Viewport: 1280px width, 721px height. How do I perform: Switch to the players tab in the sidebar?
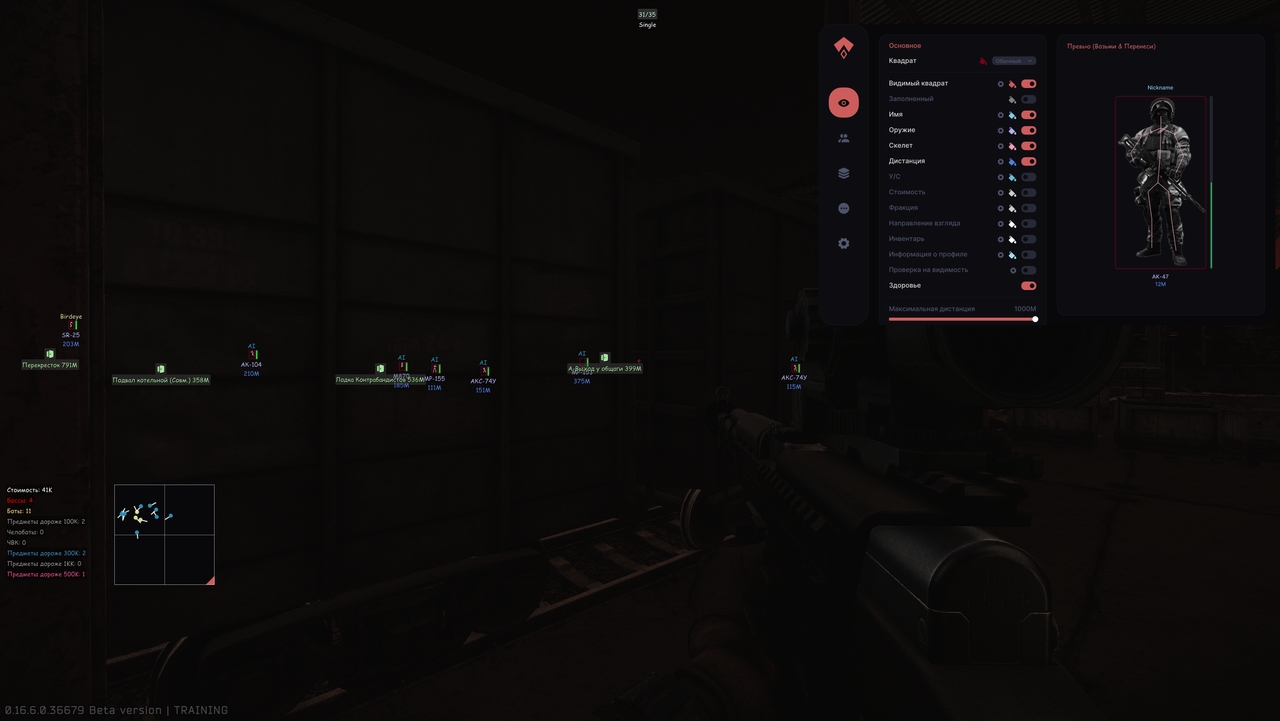tap(843, 137)
